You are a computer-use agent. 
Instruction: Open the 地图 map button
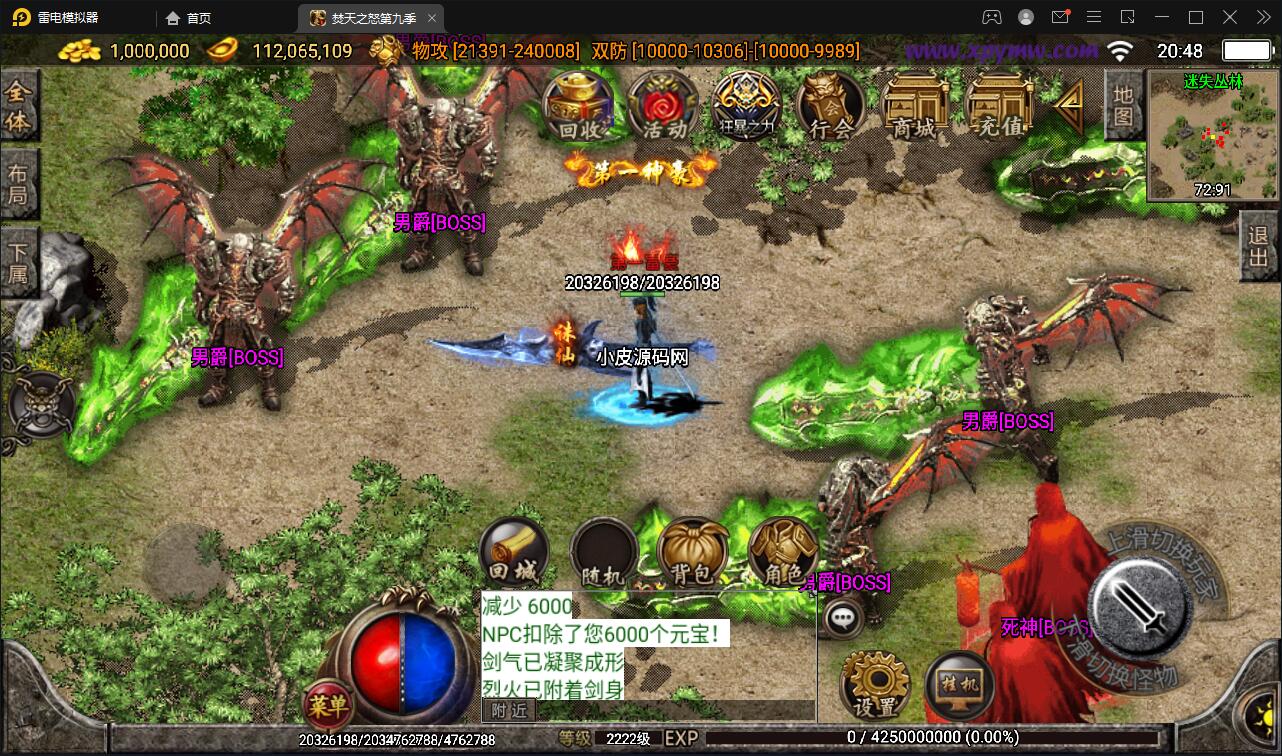(1124, 106)
